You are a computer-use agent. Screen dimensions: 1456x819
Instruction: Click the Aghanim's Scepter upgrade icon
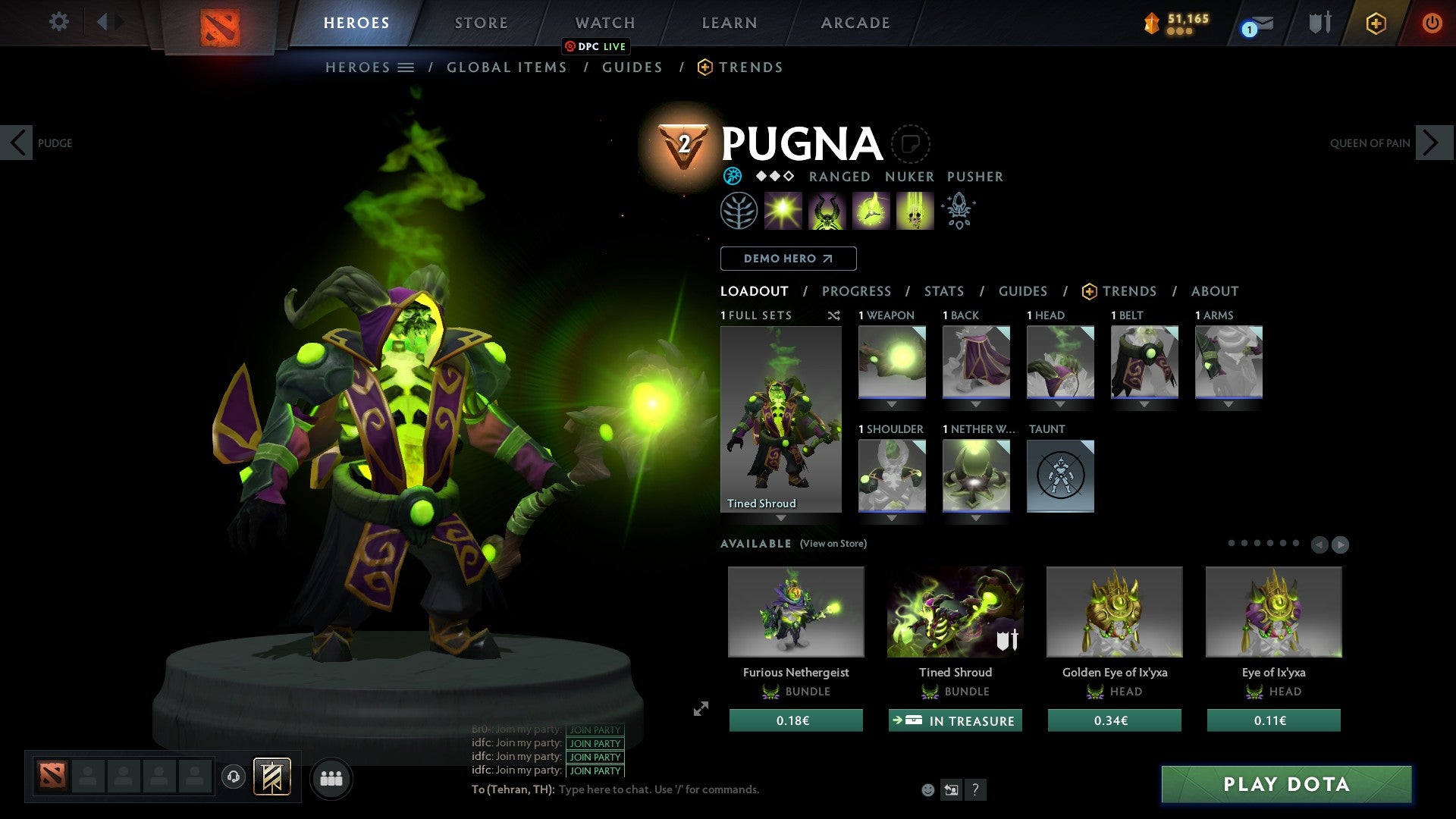(x=958, y=210)
